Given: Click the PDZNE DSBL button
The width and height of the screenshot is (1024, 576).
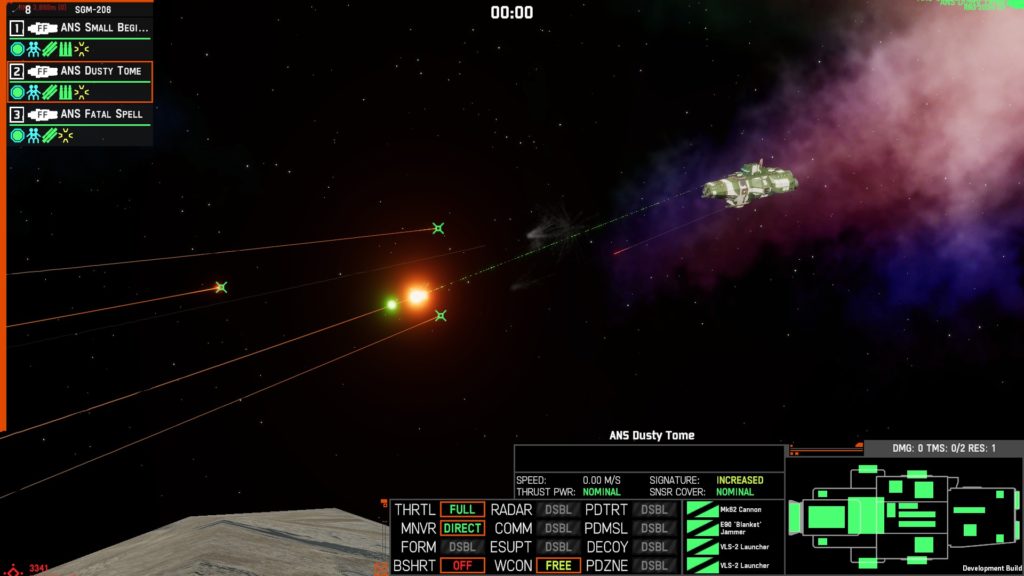Looking at the screenshot, I should 654,565.
